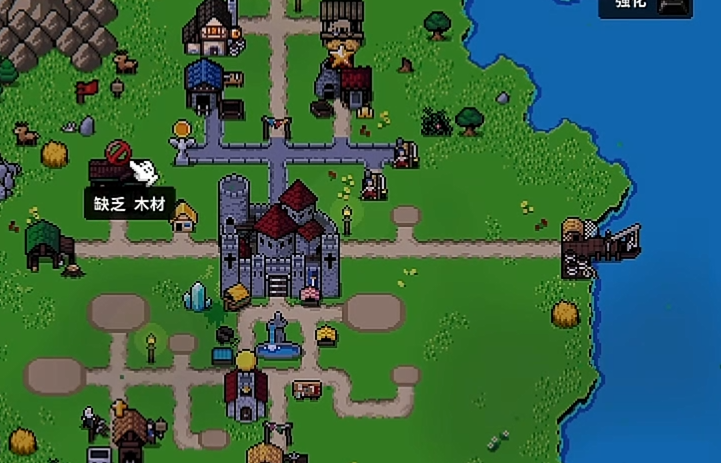This screenshot has height=463, width=721.
Task: Open the 强化 upgrade button
Action: point(645,6)
